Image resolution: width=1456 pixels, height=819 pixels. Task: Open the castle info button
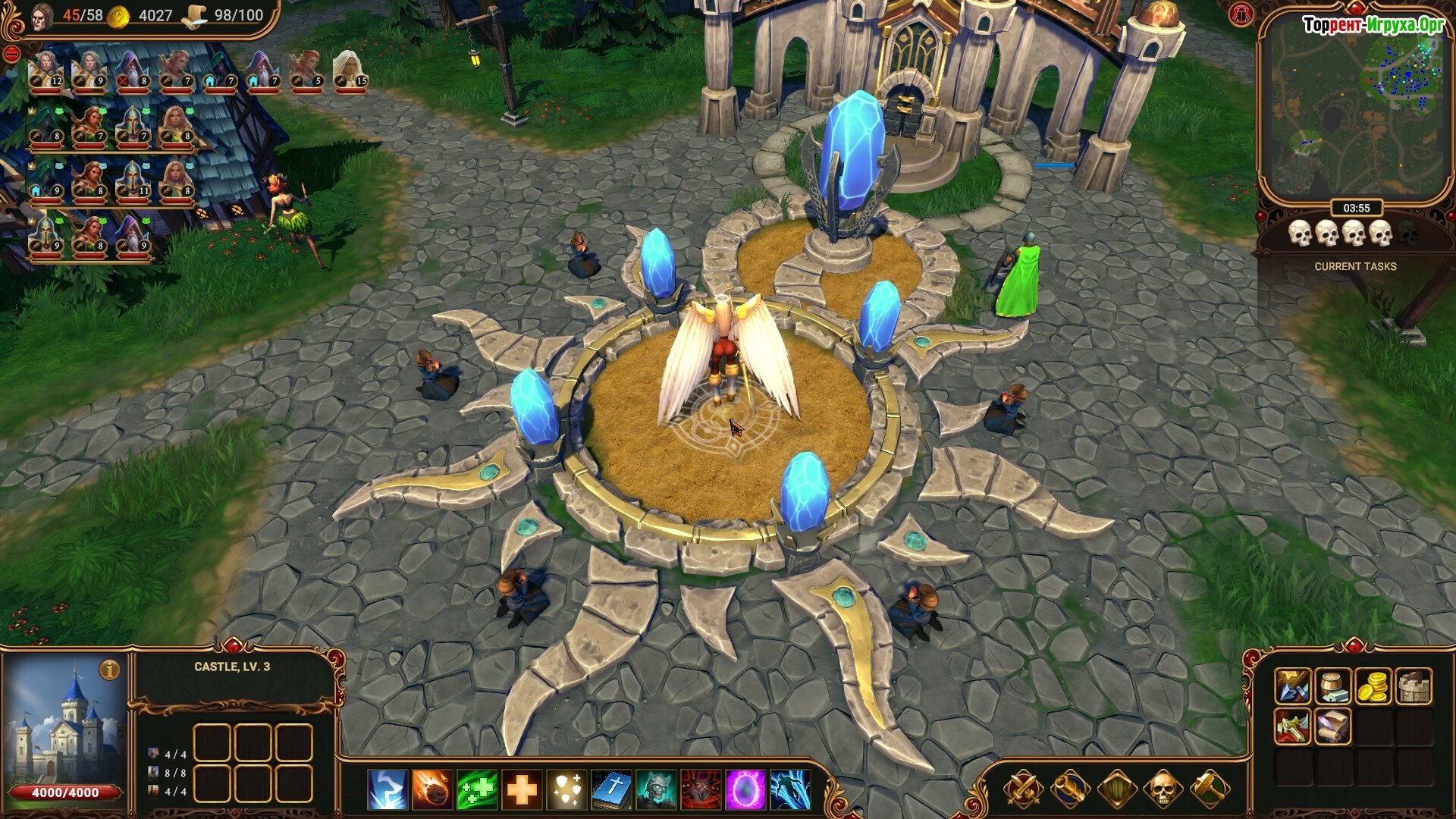(110, 670)
